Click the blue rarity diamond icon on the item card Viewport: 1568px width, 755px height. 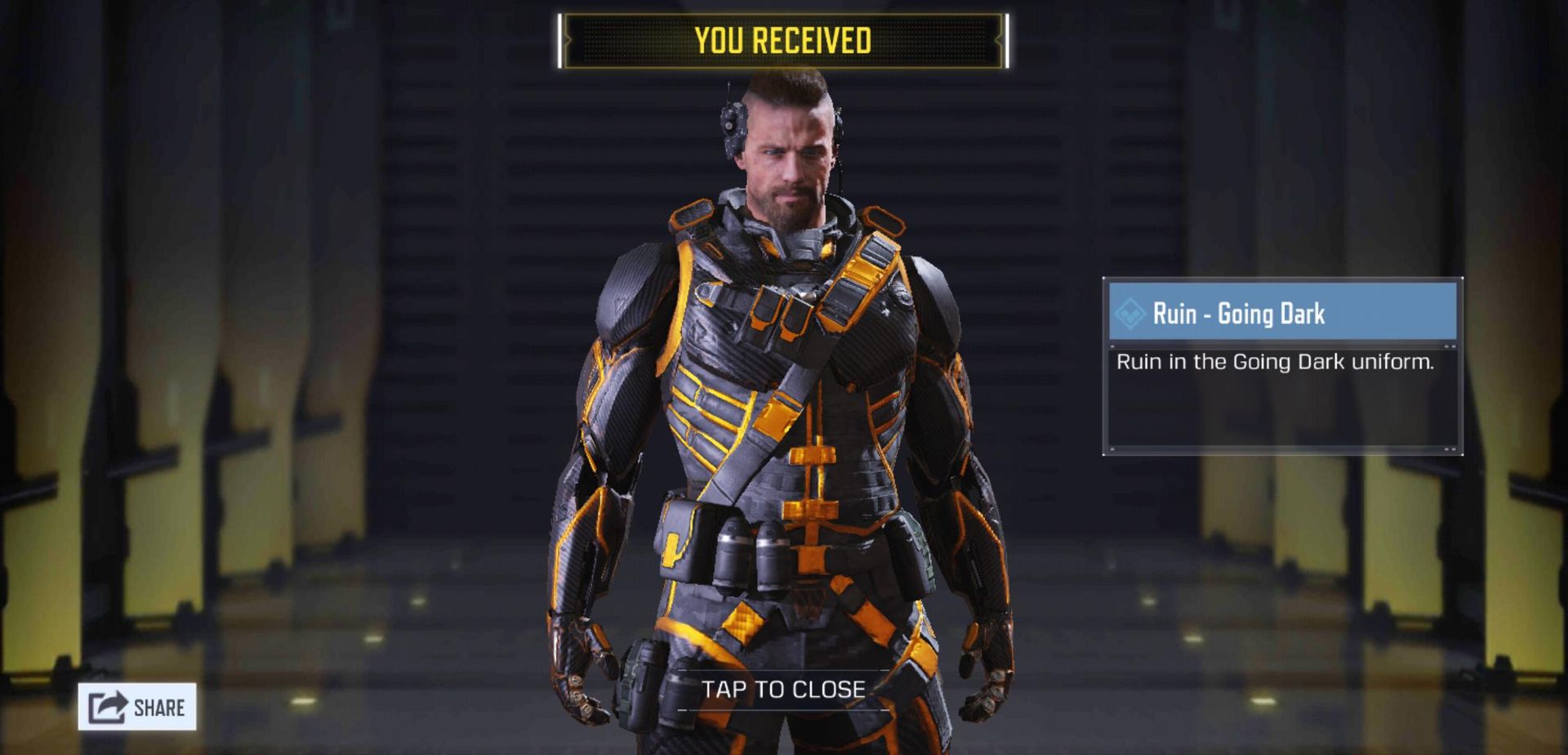pos(1131,313)
